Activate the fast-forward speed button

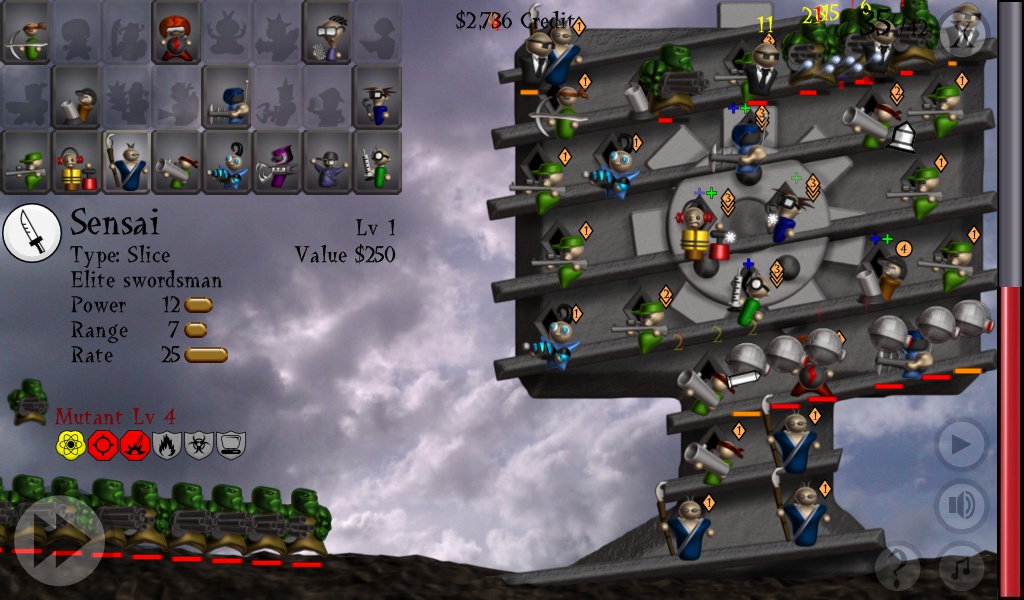tap(59, 540)
